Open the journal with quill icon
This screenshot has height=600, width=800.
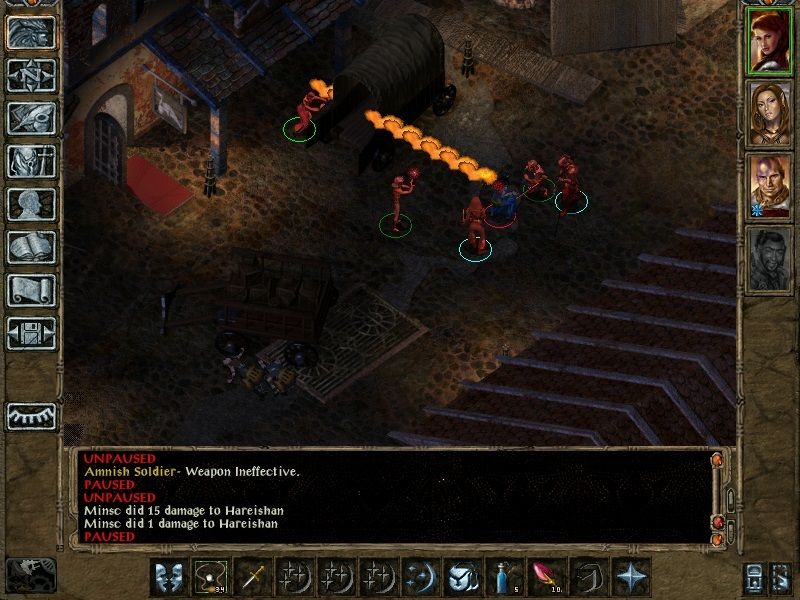pyautogui.click(x=31, y=116)
